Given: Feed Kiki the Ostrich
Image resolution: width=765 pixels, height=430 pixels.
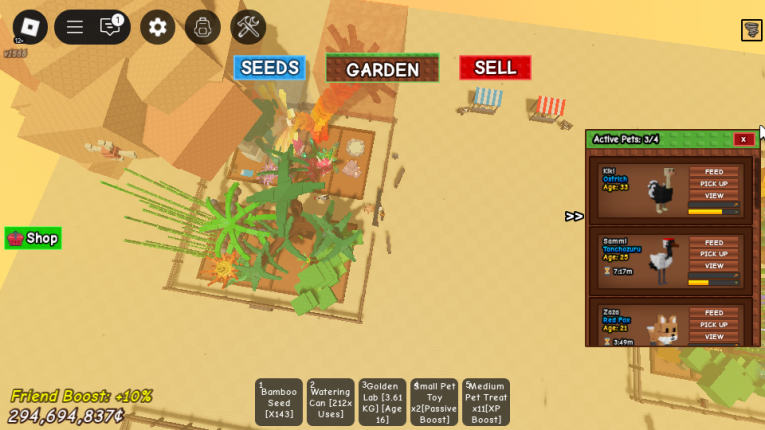Looking at the screenshot, I should click(714, 172).
